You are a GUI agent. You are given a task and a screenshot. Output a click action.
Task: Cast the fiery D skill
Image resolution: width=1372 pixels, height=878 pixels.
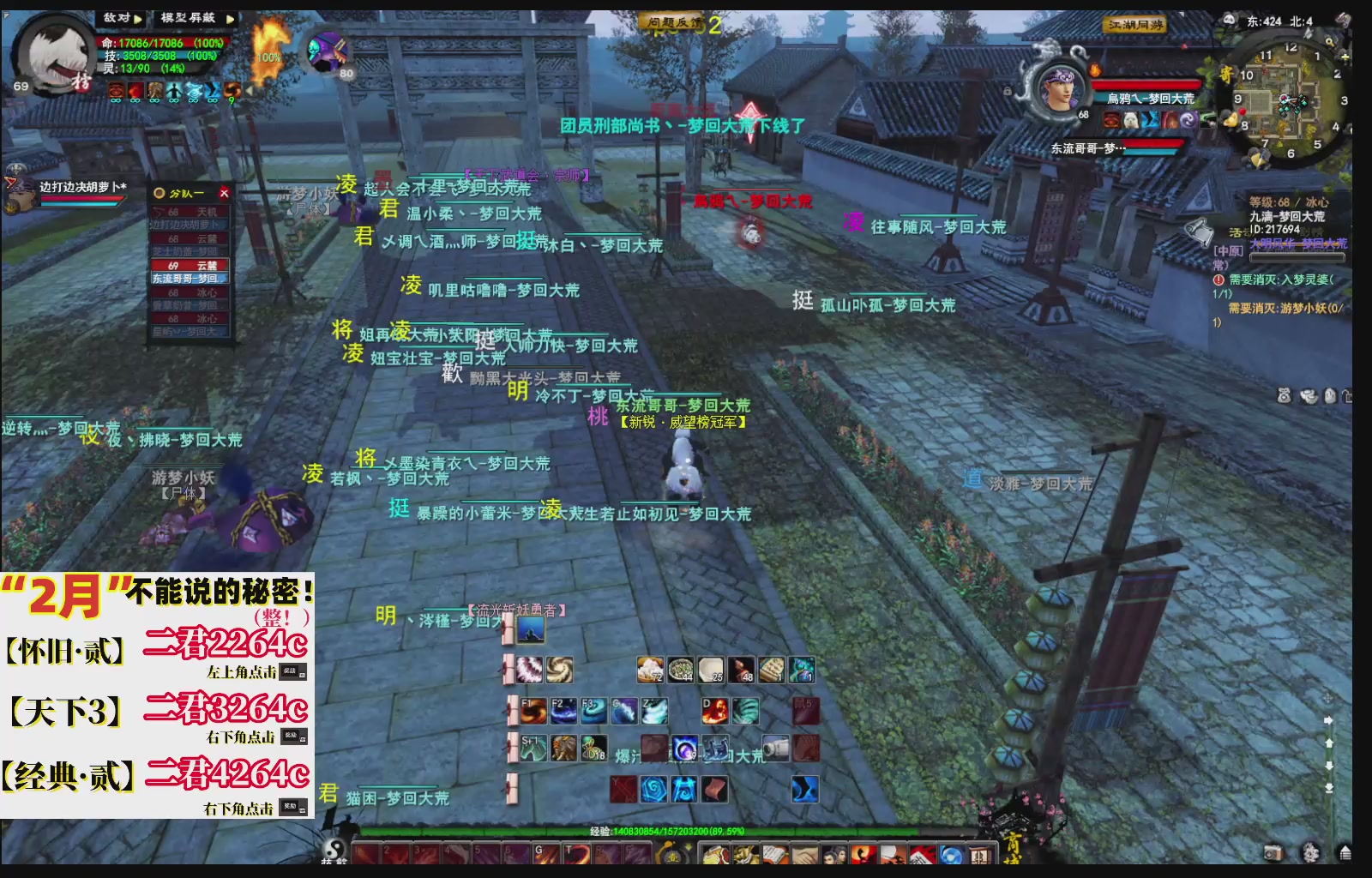pos(717,711)
